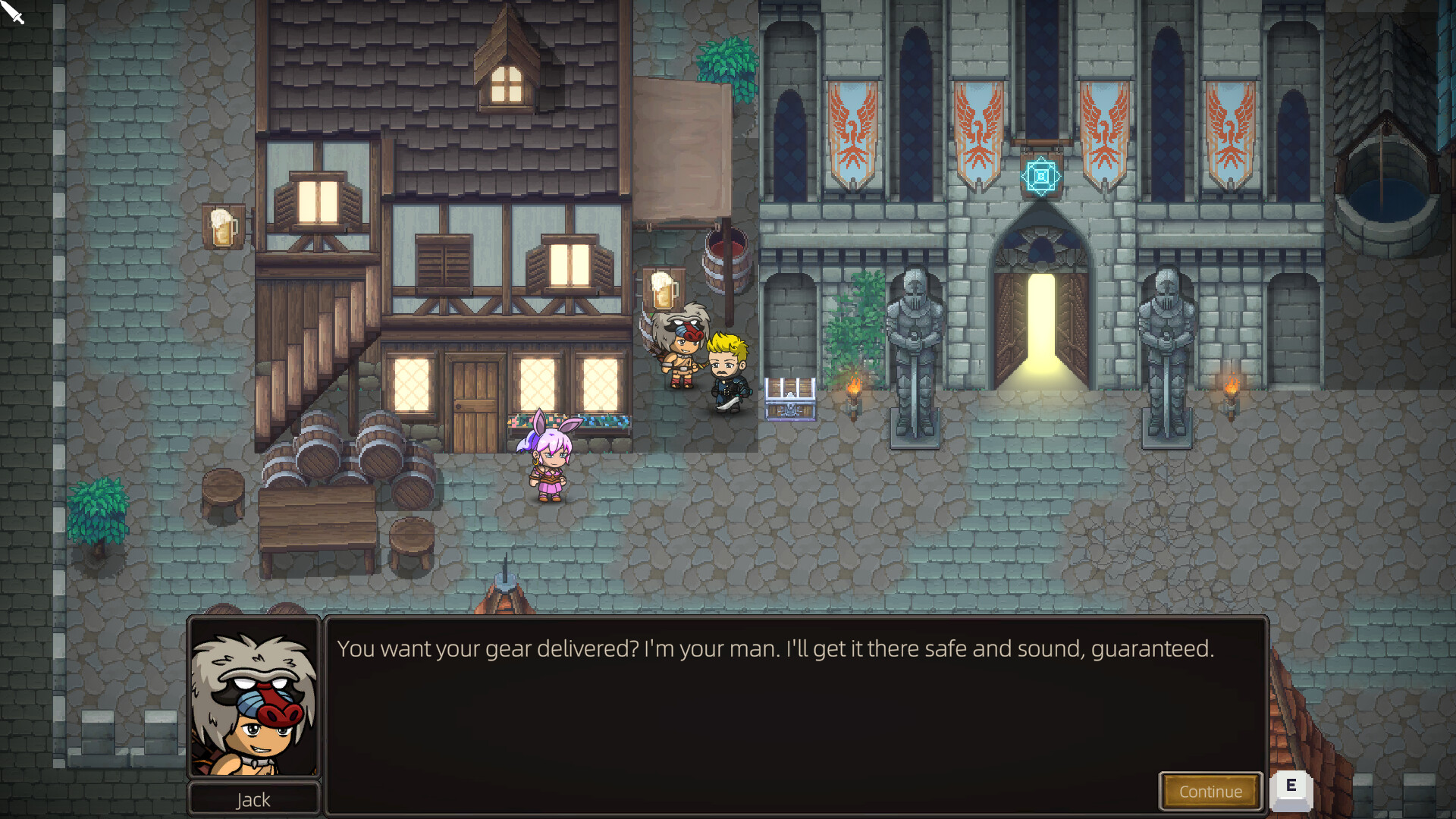This screenshot has width=1456, height=819.
Task: Click the Jack name label
Action: (254, 799)
